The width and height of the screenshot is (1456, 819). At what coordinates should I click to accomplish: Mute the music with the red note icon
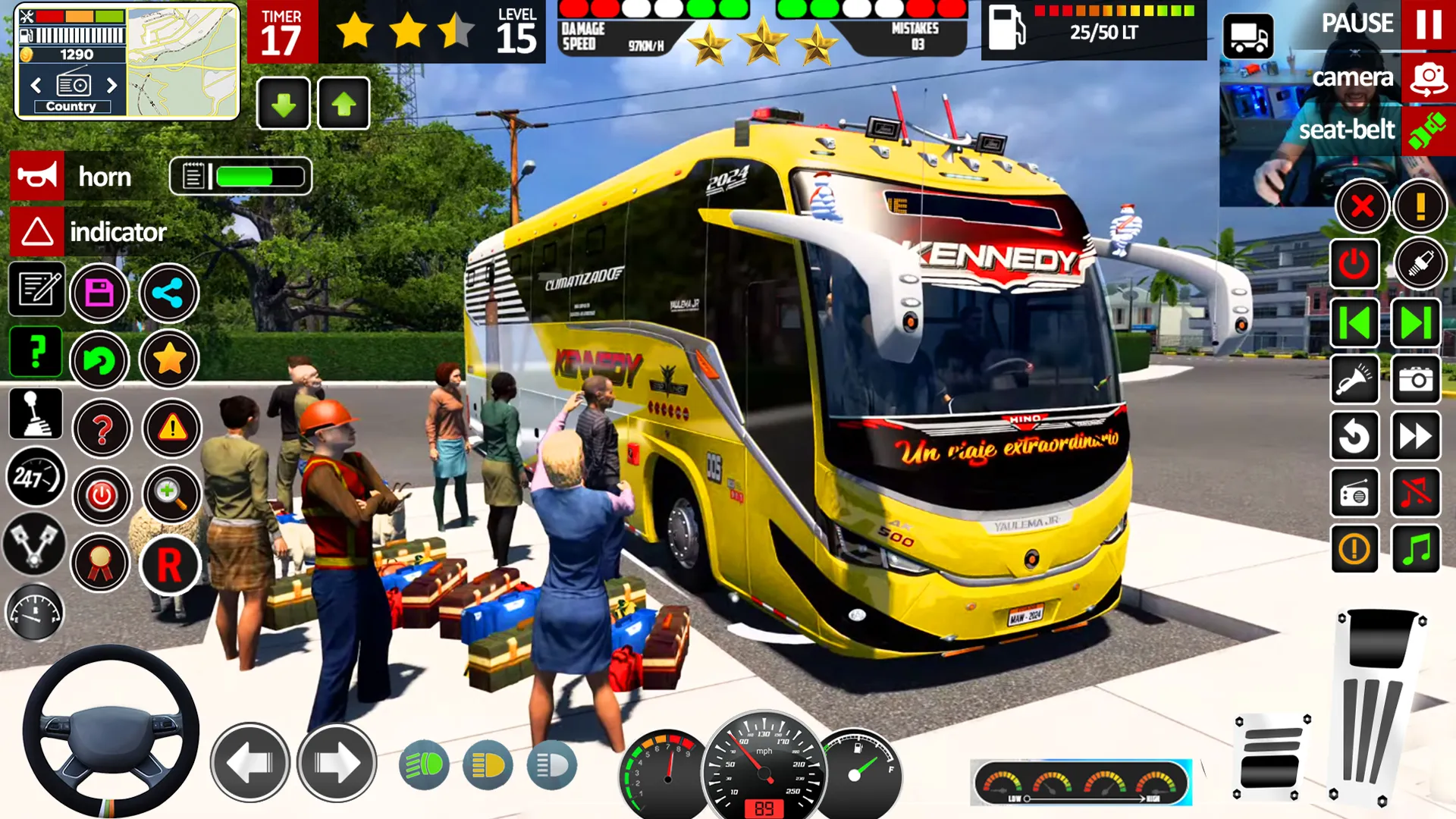point(1417,492)
